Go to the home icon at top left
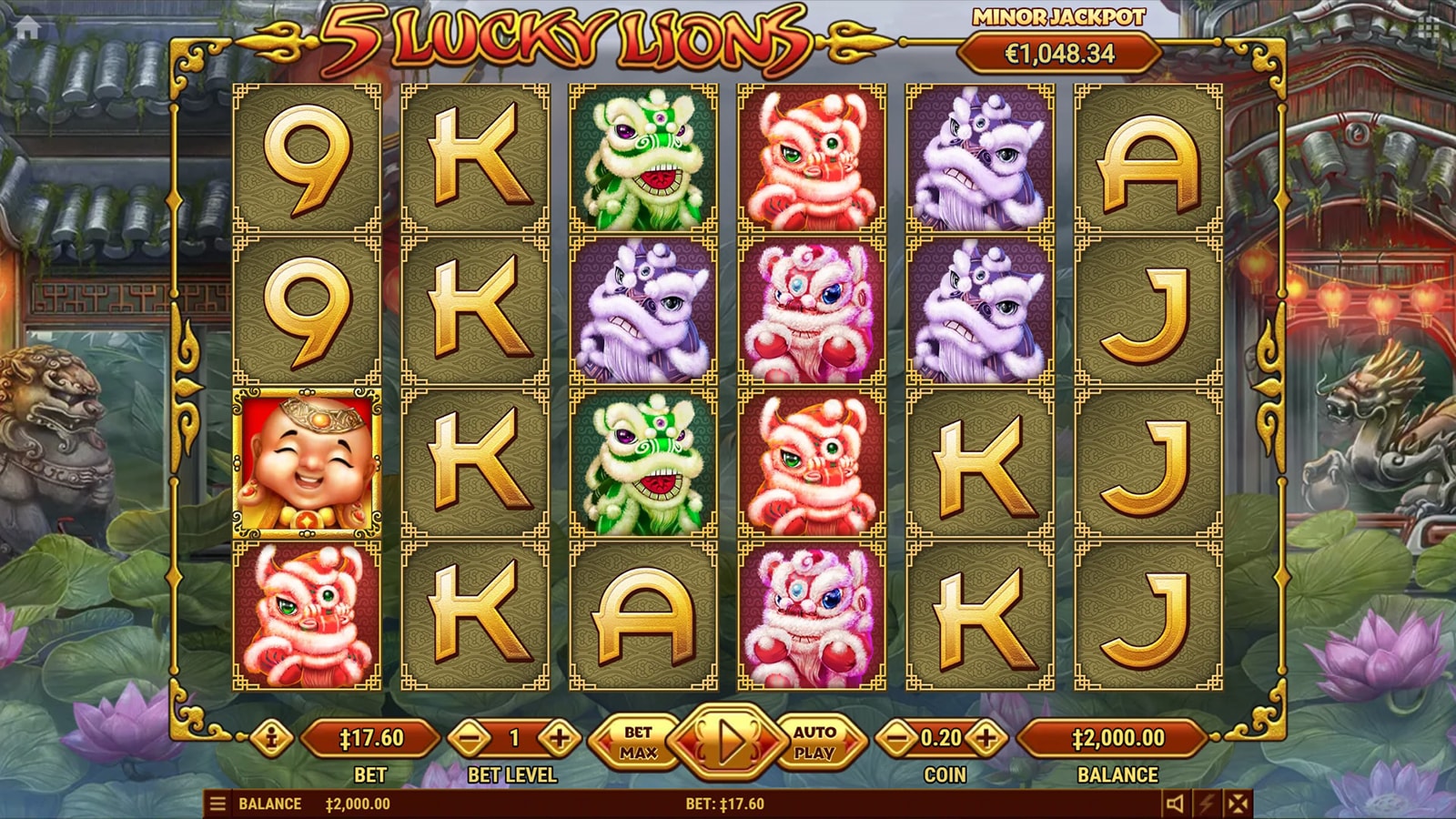This screenshot has height=819, width=1456. [x=27, y=28]
